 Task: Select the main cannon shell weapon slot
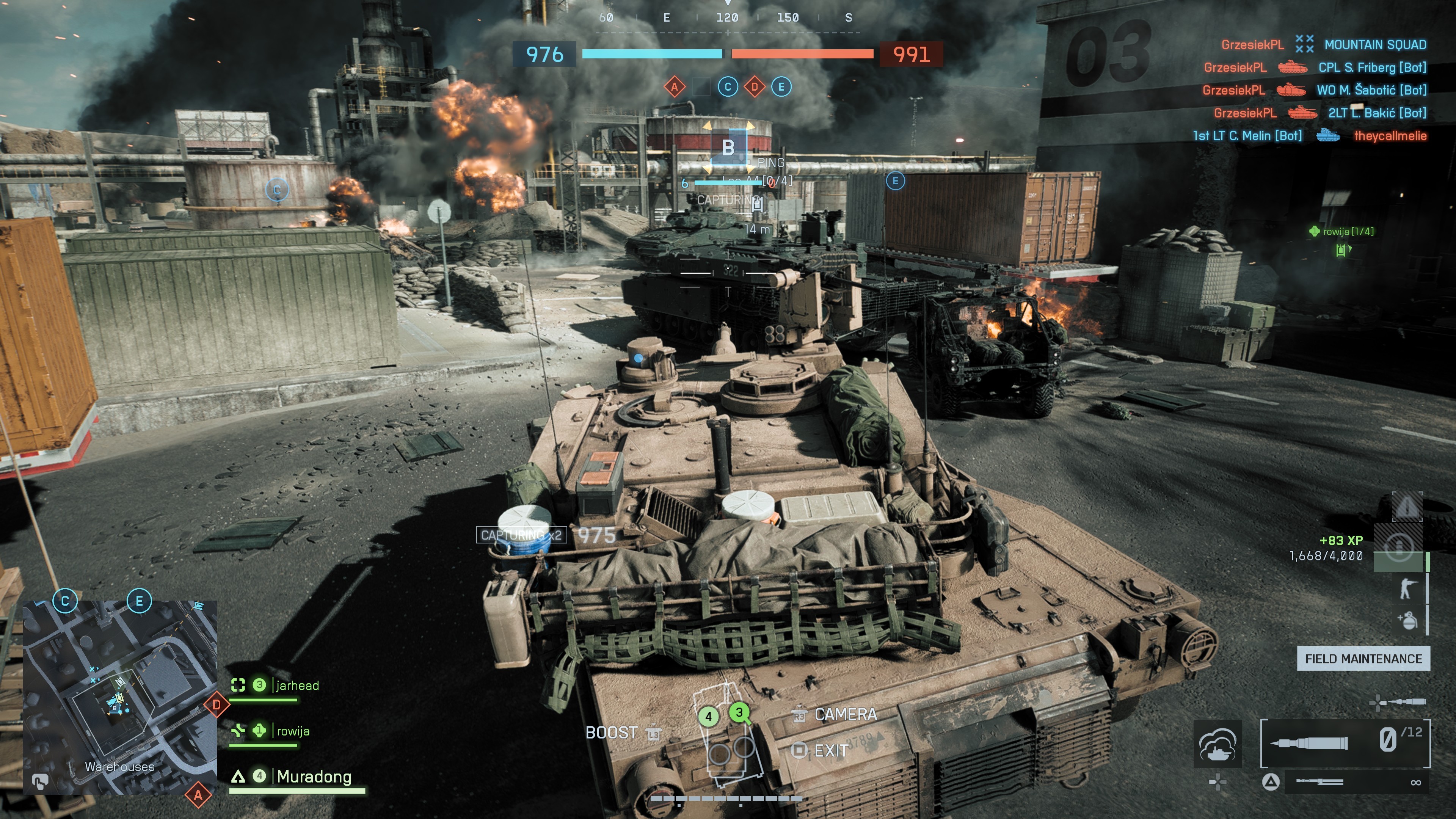pyautogui.click(x=1345, y=743)
